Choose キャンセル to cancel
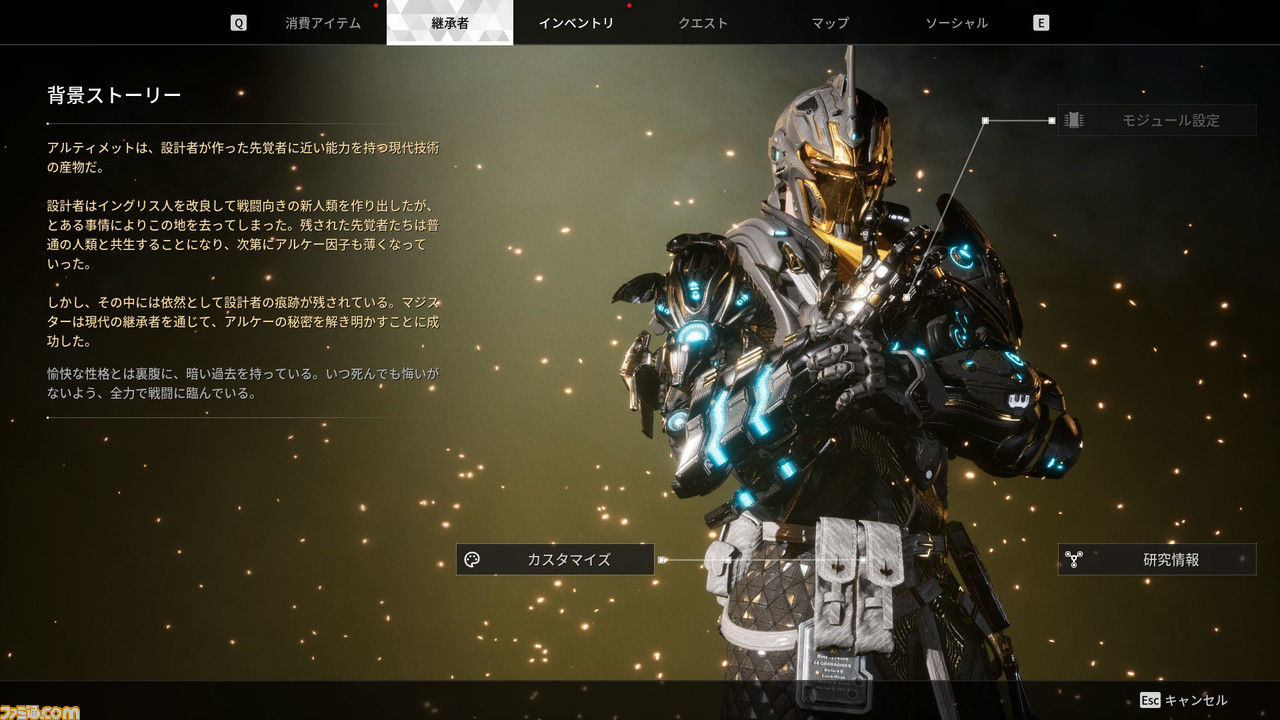This screenshot has width=1280, height=720. 1184,700
